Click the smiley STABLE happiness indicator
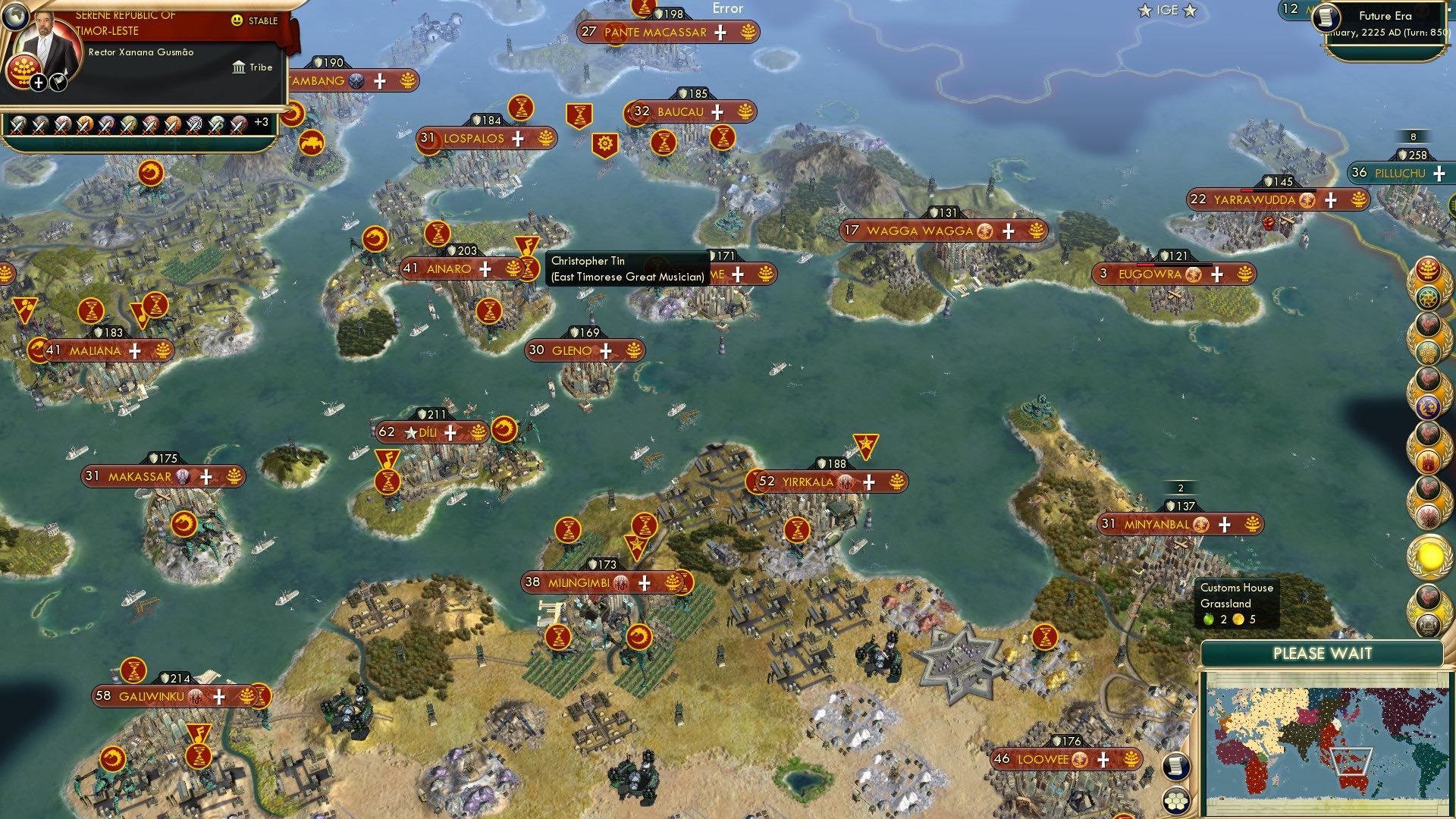Screen dimensions: 1456x819 [237, 20]
